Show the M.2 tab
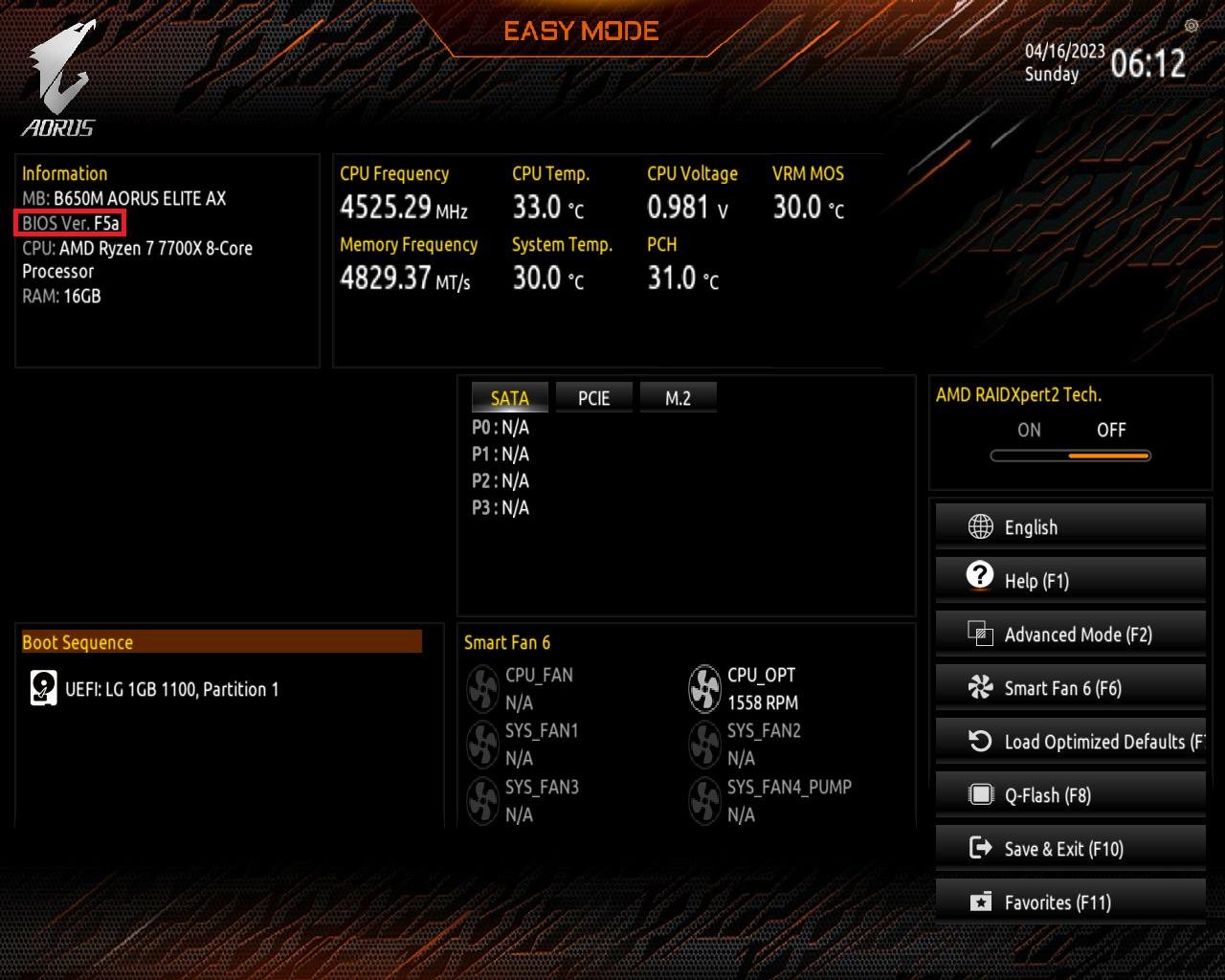Screen dimensions: 1225x980 click(x=678, y=398)
